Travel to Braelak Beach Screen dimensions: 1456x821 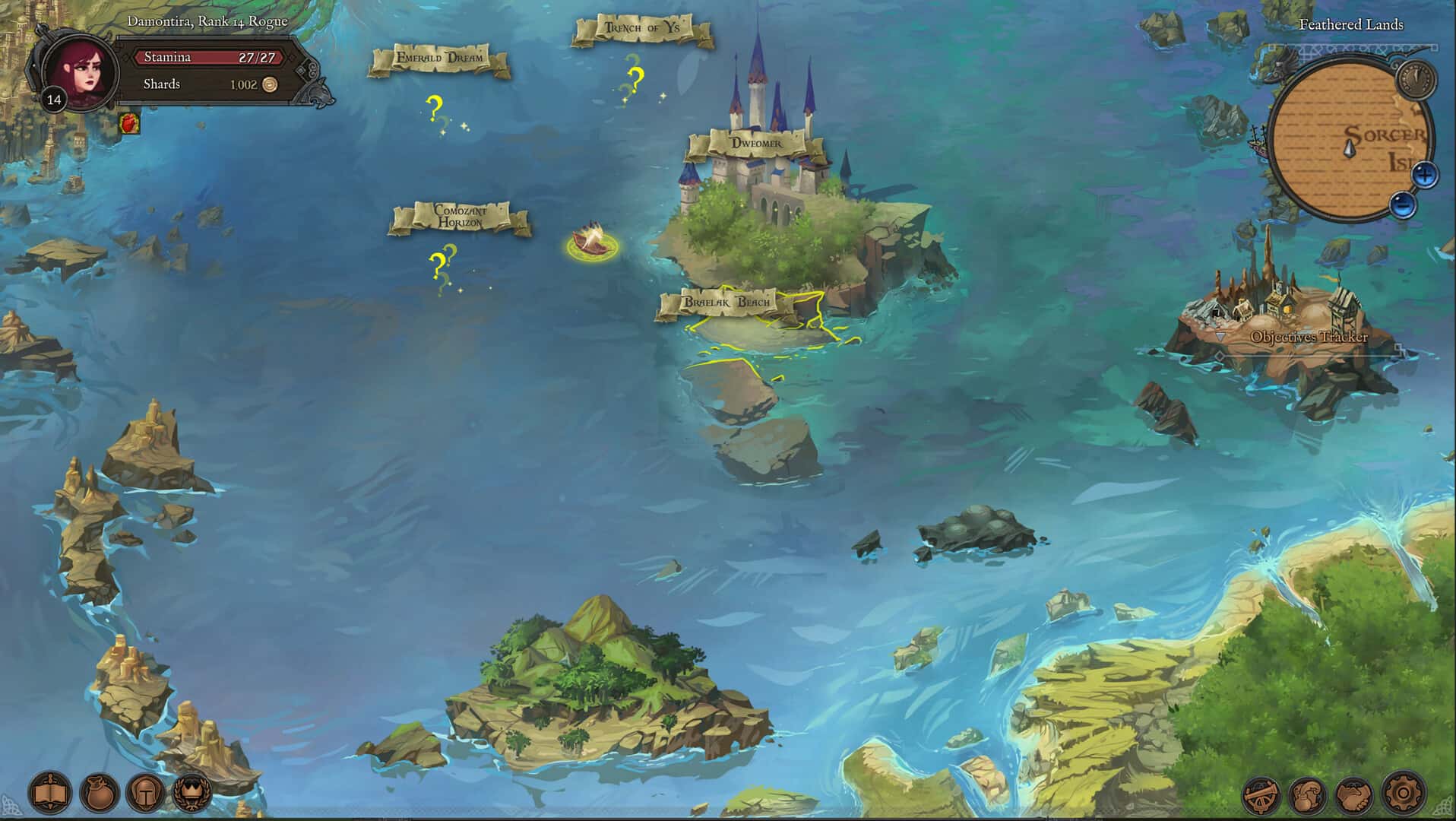coord(727,302)
